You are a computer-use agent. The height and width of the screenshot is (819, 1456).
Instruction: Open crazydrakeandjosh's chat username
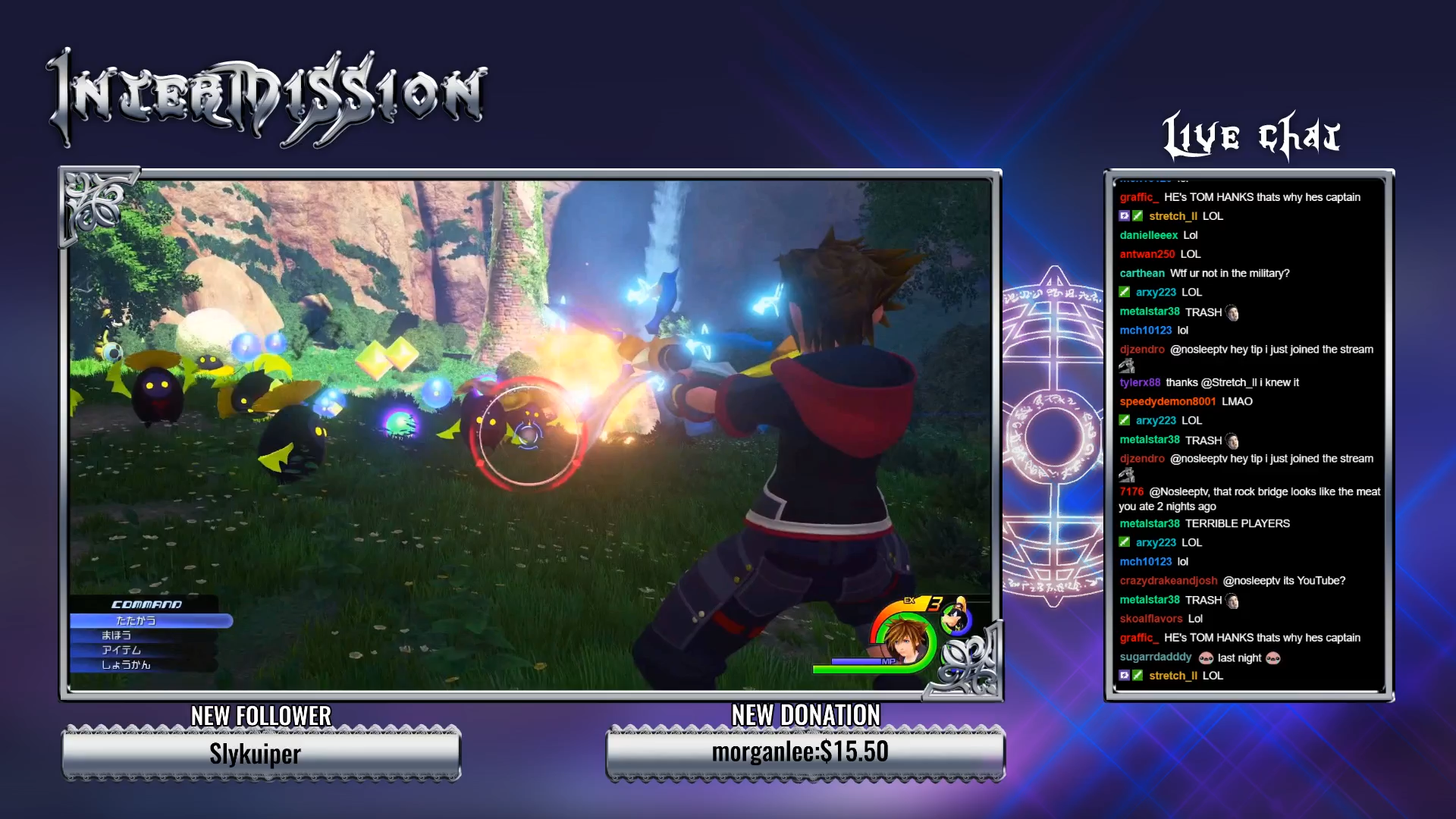click(x=1168, y=581)
